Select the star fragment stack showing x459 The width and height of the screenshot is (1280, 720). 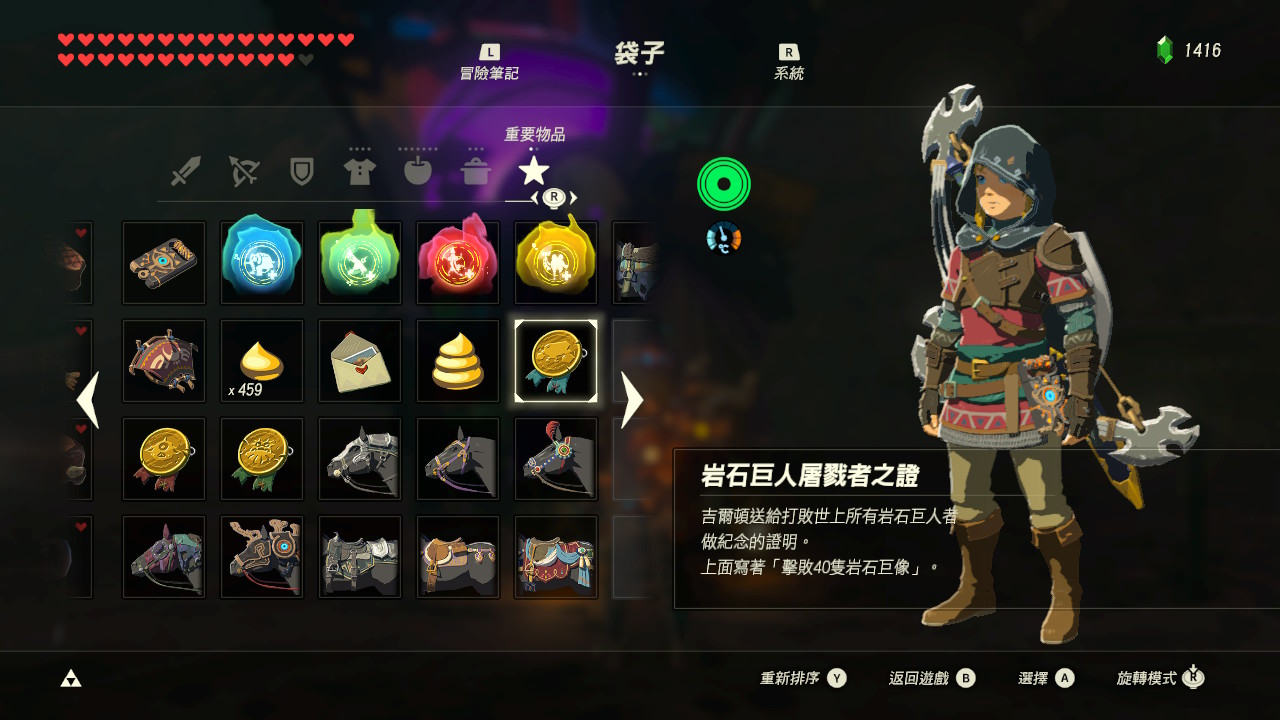(x=261, y=360)
